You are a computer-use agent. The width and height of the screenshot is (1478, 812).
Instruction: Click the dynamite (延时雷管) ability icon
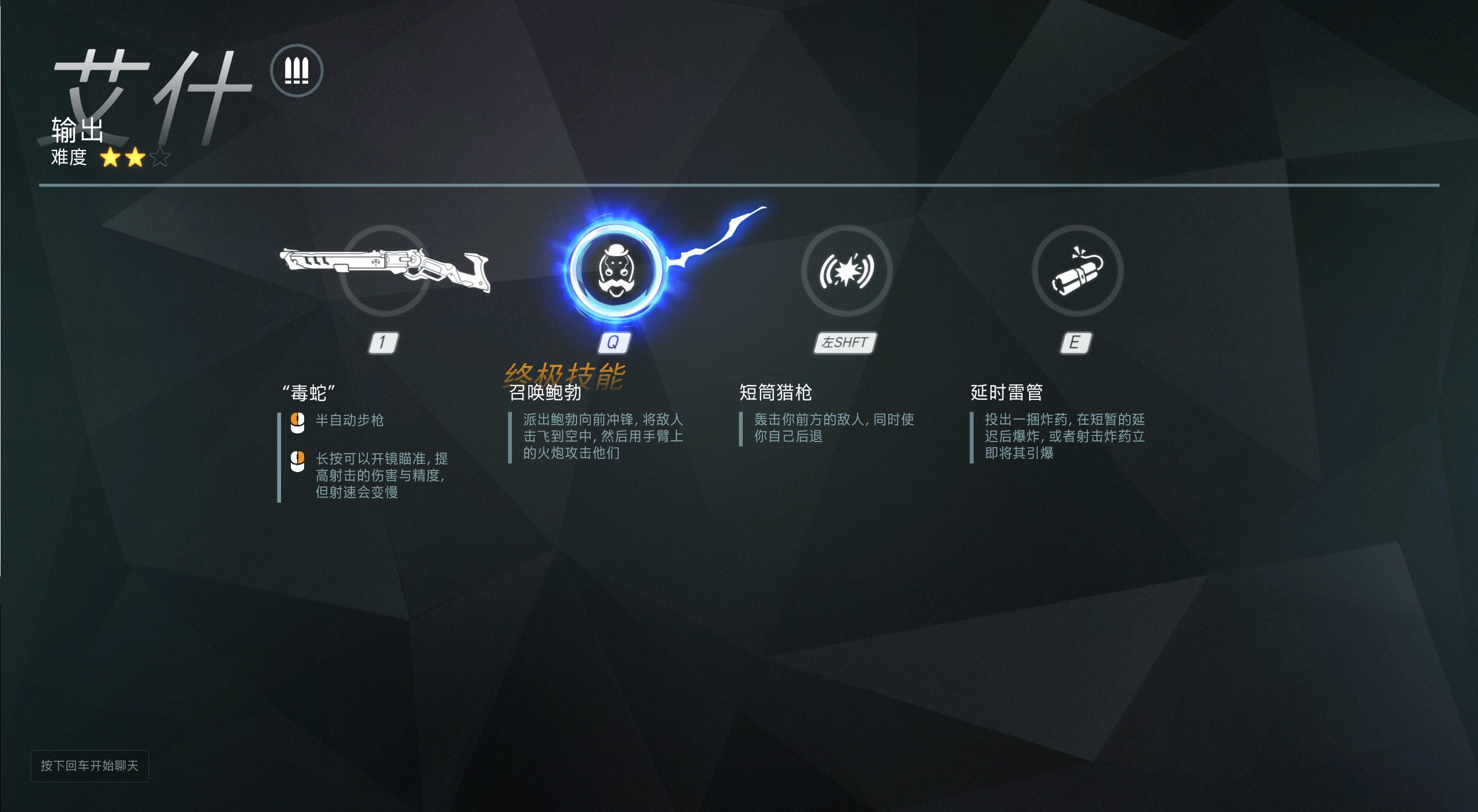pyautogui.click(x=1077, y=271)
